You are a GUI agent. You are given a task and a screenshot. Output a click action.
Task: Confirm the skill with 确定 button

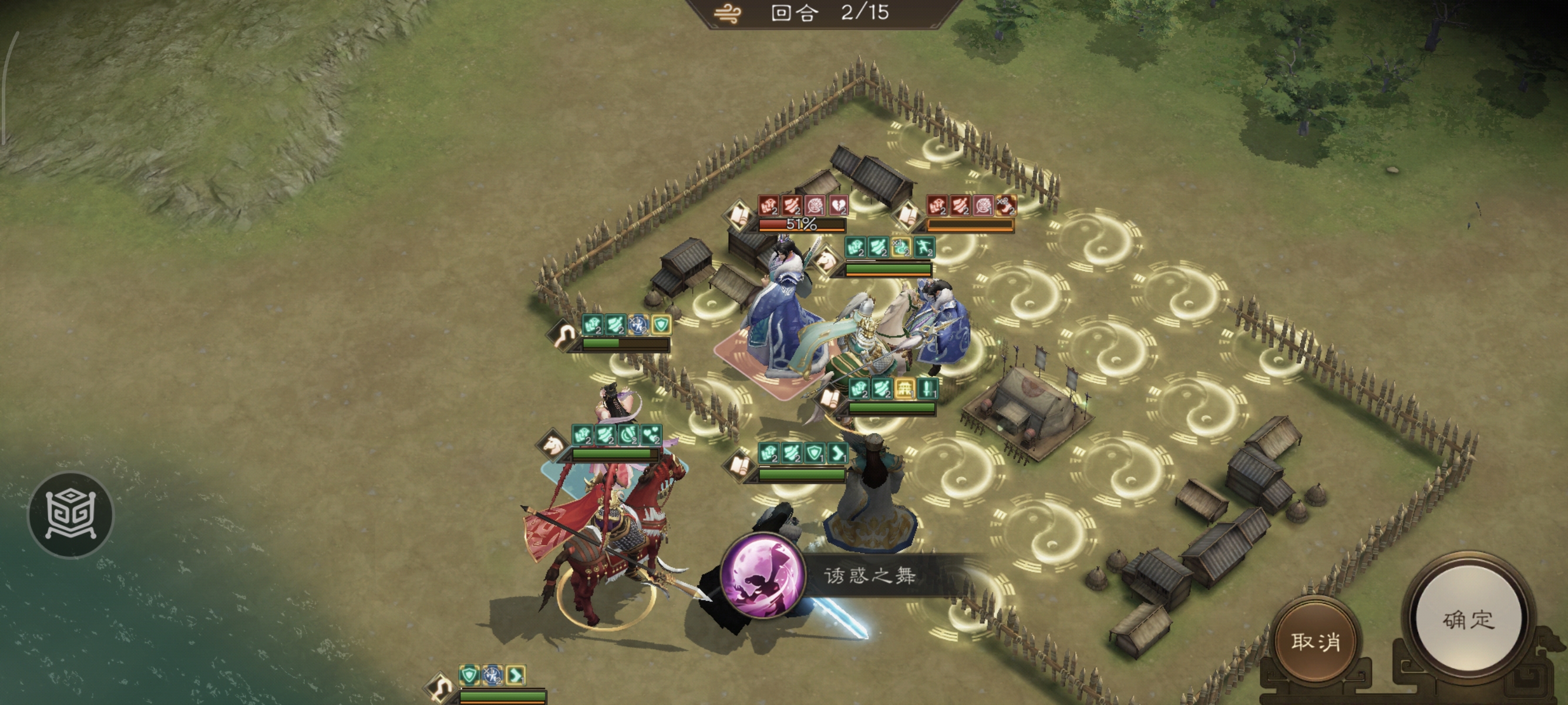1468,620
